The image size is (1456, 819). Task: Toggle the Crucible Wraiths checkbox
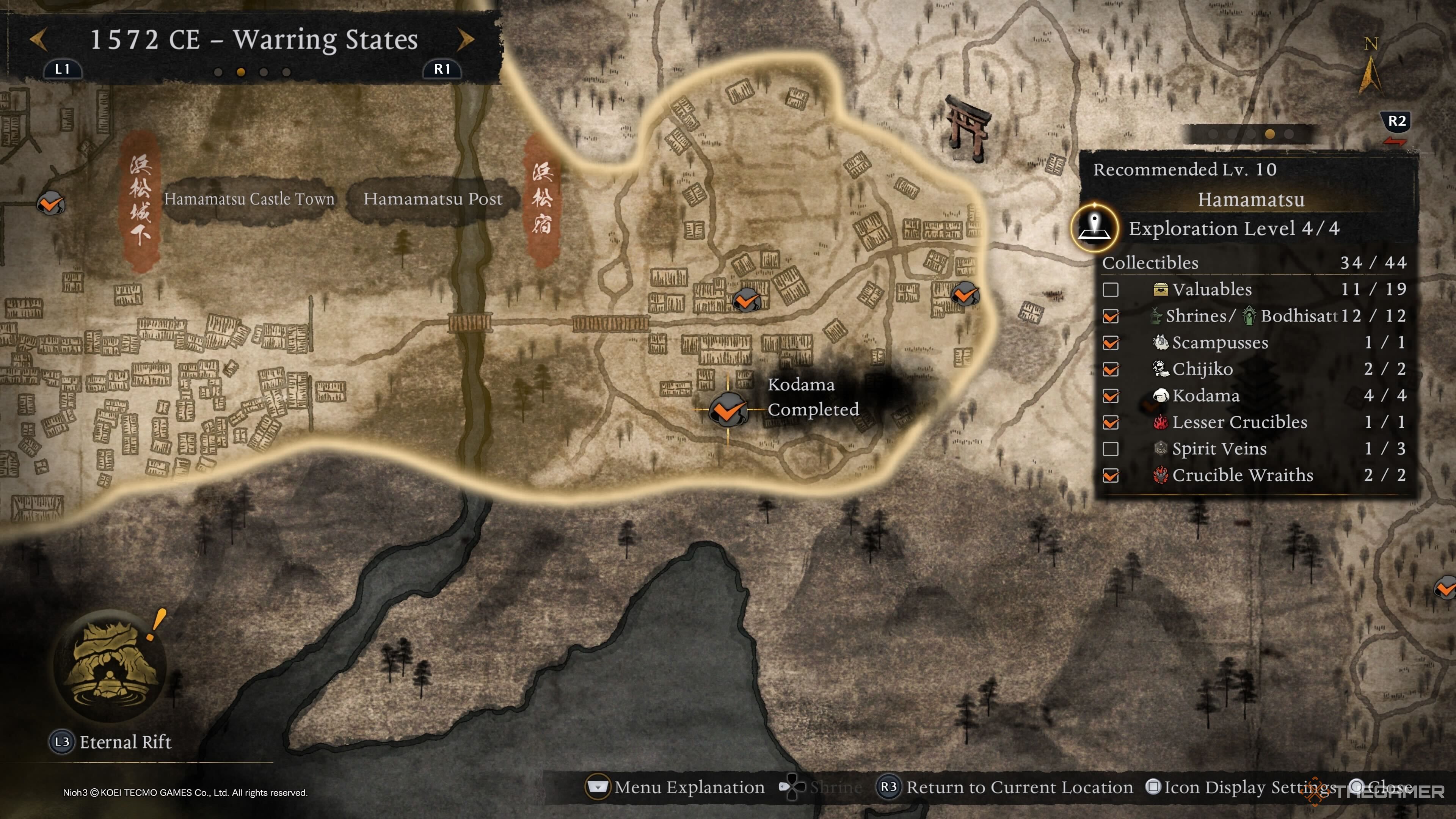click(1111, 475)
